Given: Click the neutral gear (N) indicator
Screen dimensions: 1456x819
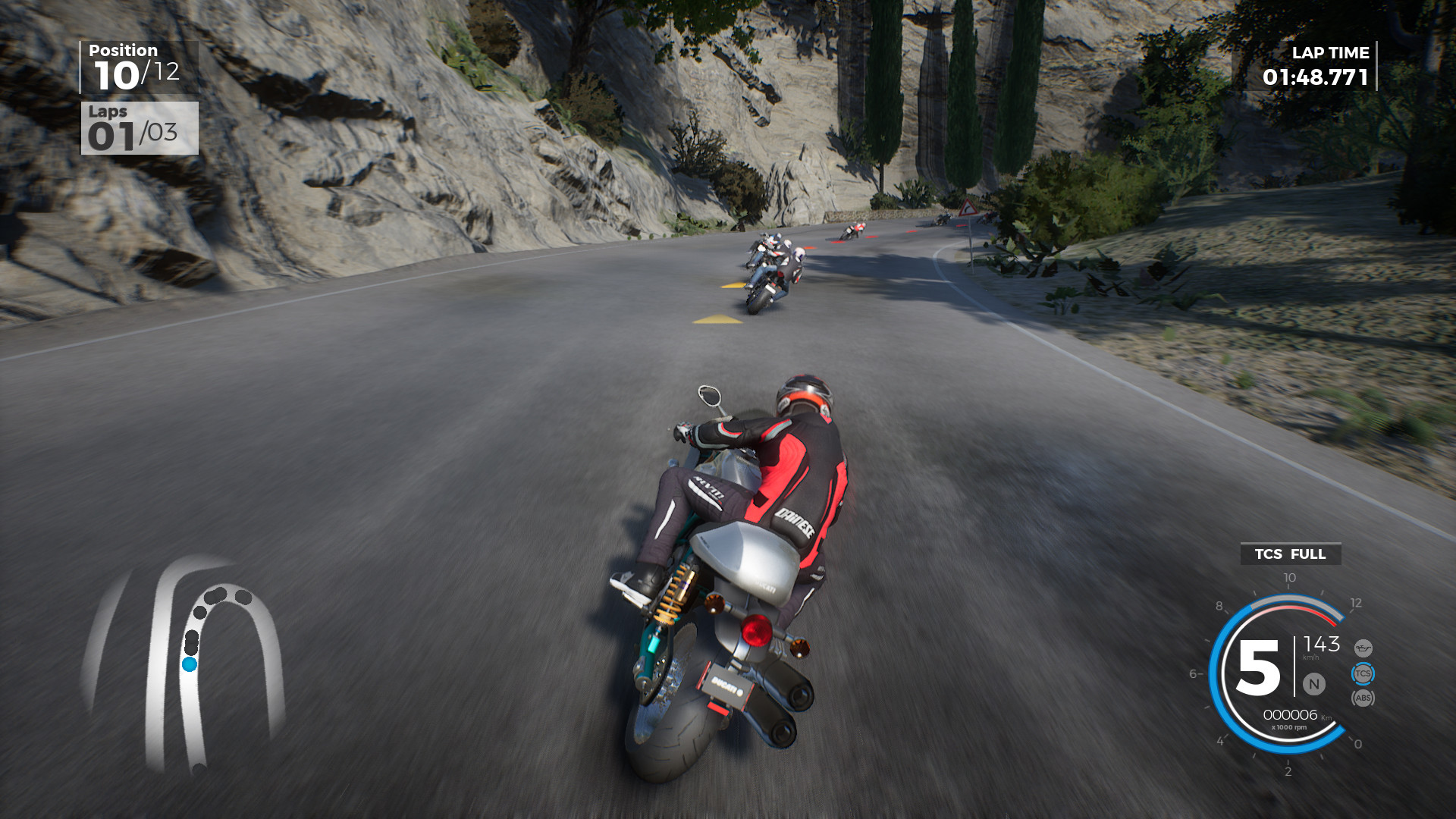Looking at the screenshot, I should [x=1313, y=683].
